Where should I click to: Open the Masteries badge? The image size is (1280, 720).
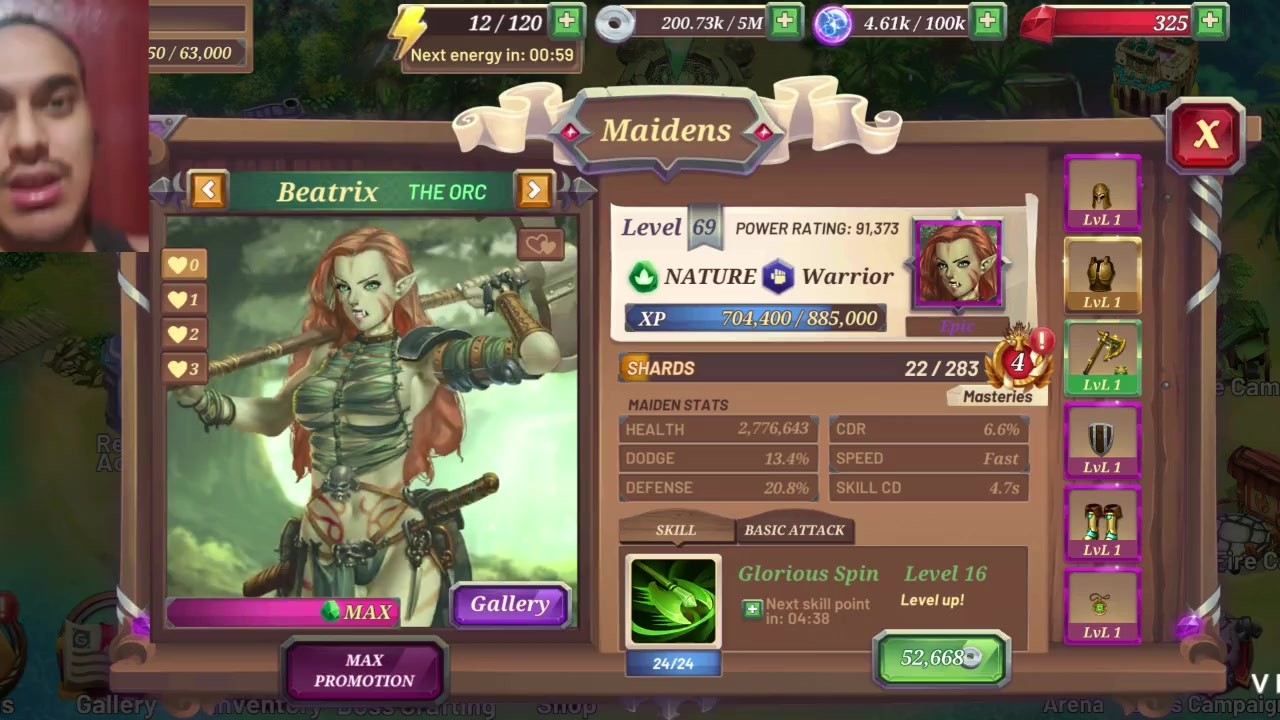1018,365
